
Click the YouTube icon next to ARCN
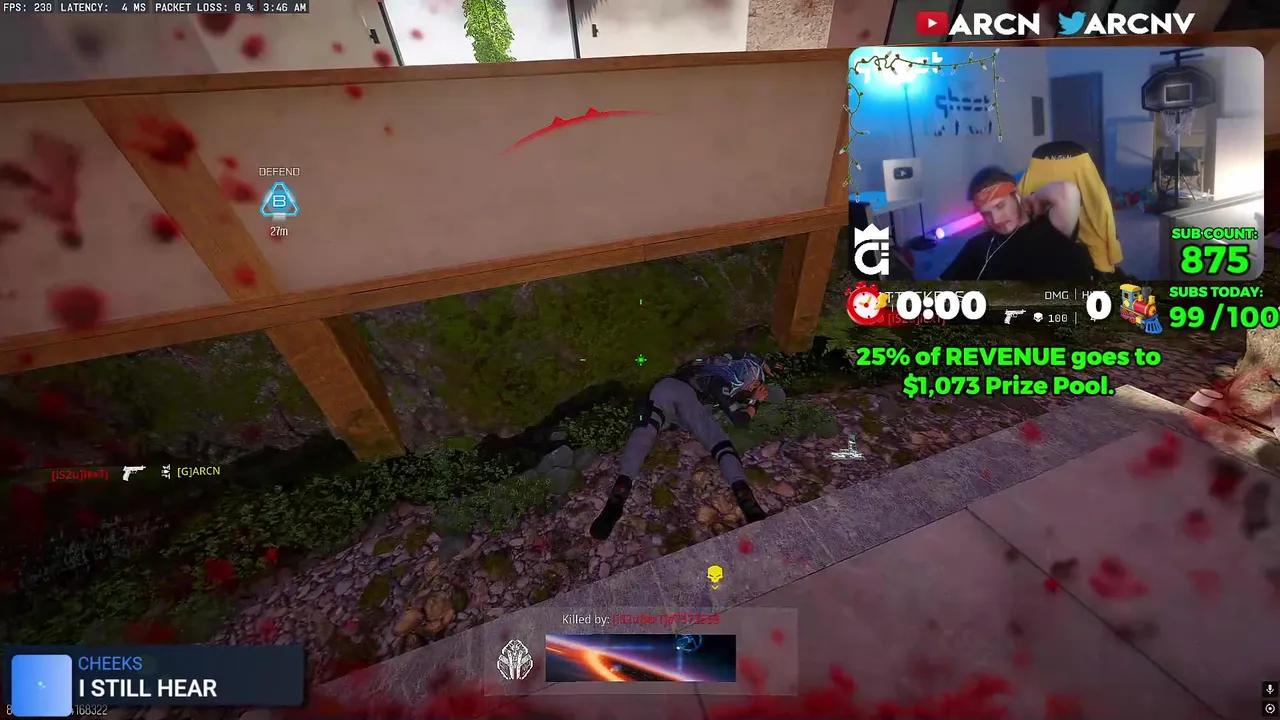click(929, 22)
